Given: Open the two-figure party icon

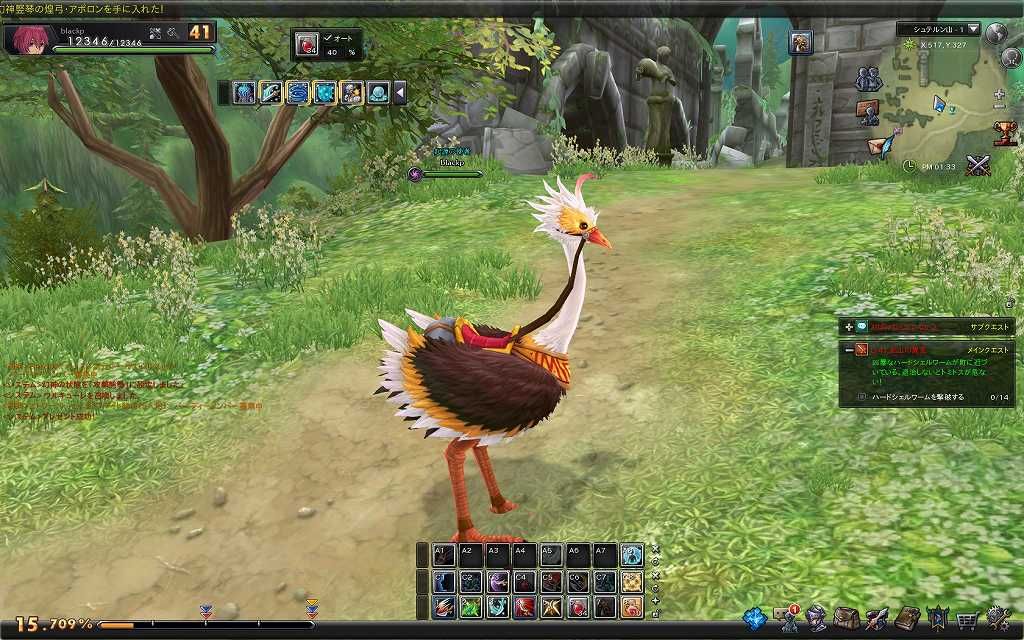Looking at the screenshot, I should coord(868,78).
